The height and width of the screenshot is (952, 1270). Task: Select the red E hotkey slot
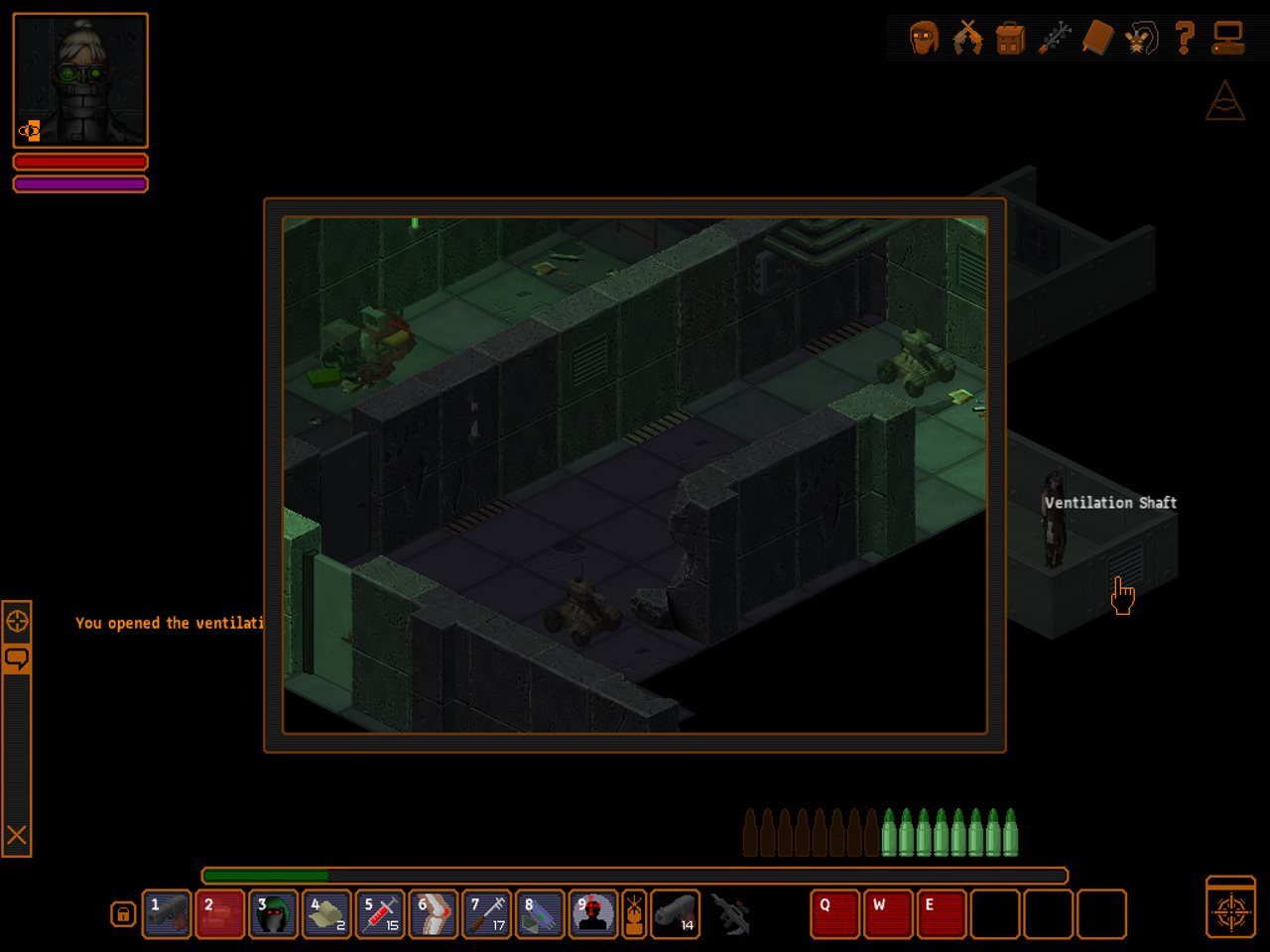941,914
